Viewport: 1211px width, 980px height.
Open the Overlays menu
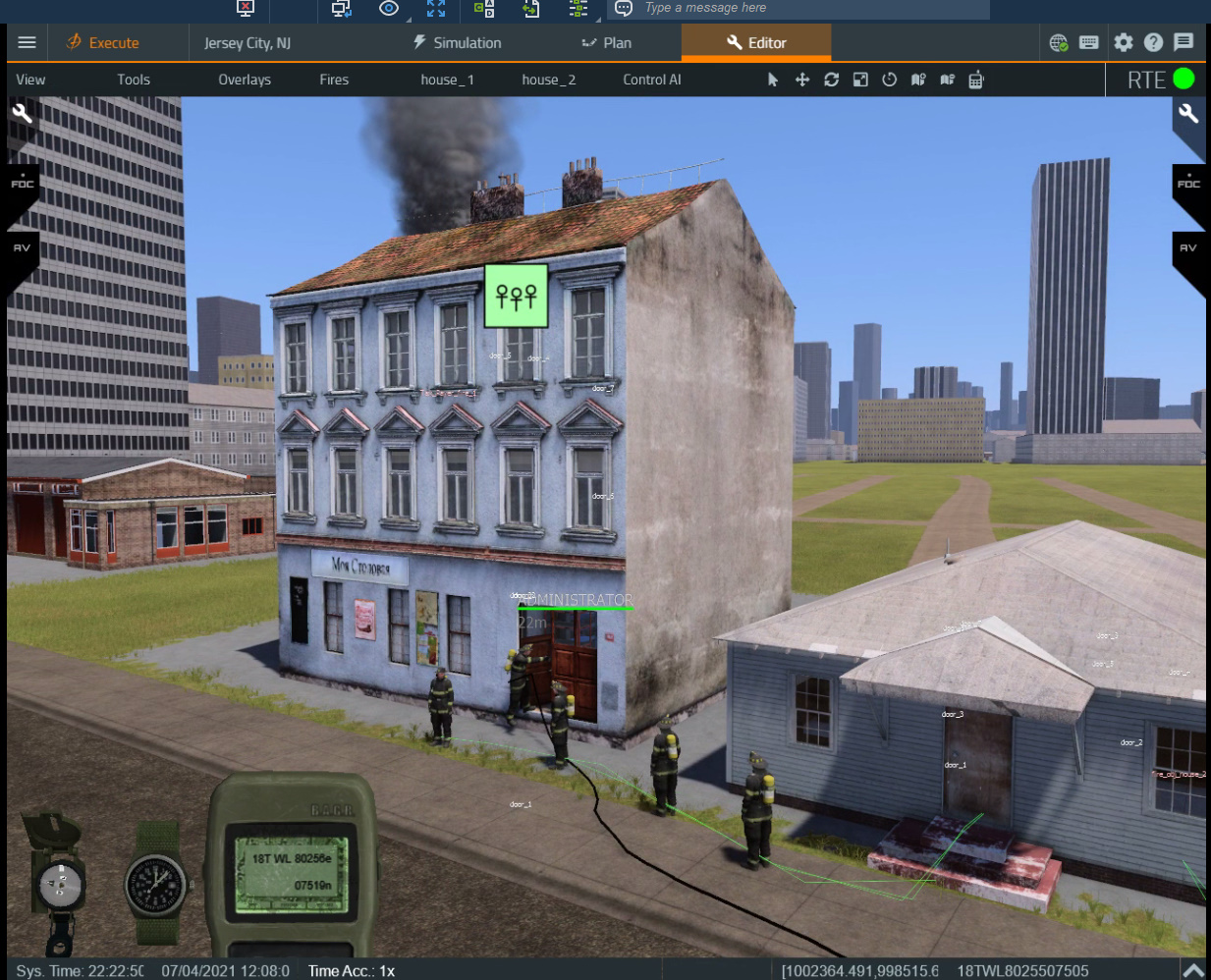245,80
